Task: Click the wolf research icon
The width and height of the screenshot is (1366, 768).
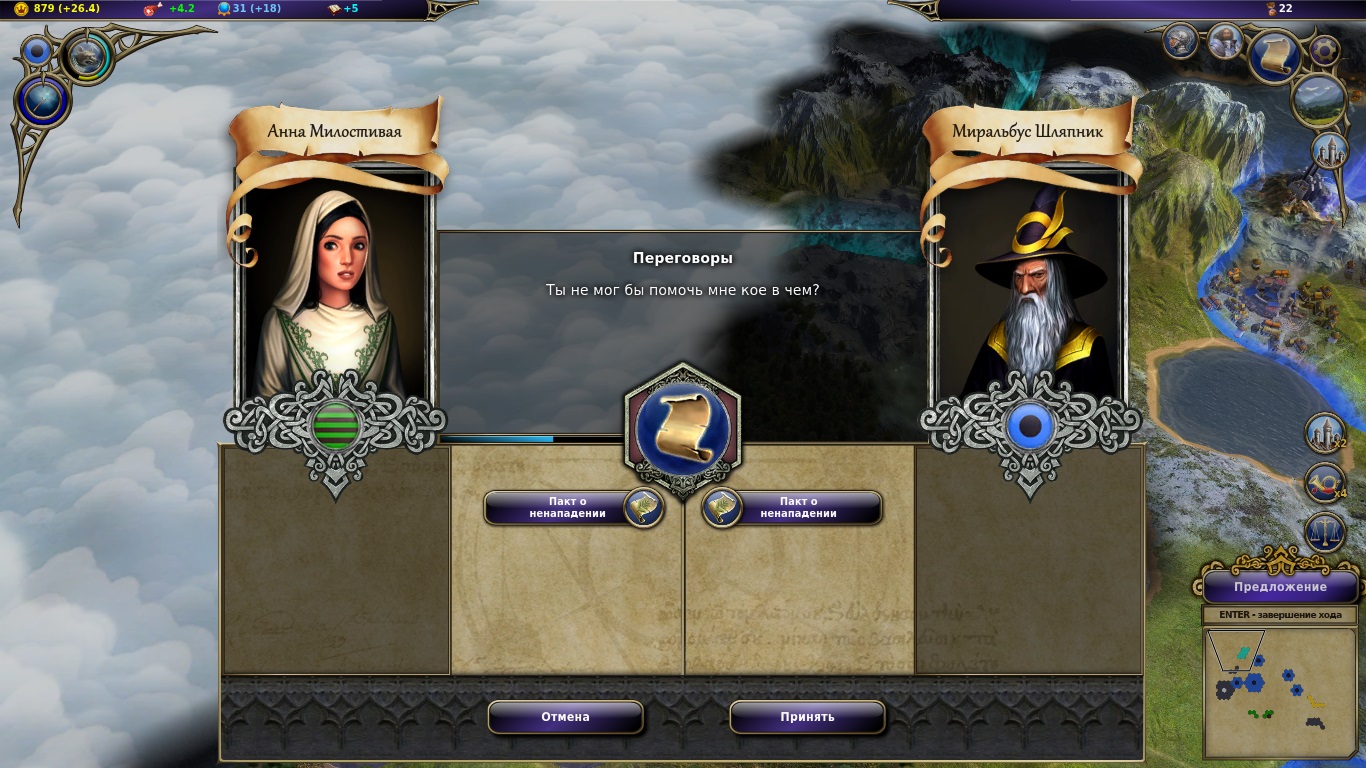Action: point(88,55)
